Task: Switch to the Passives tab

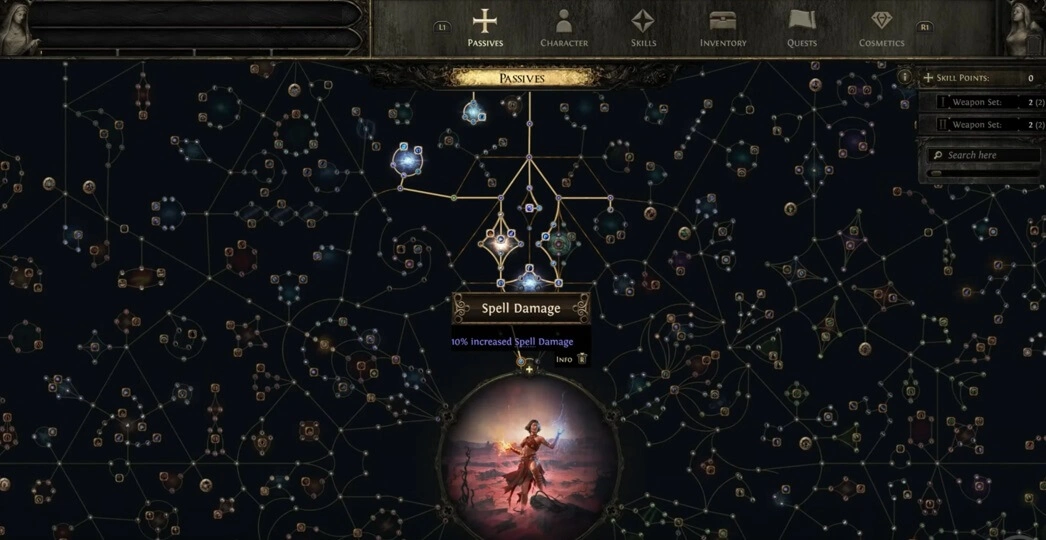Action: (x=485, y=27)
